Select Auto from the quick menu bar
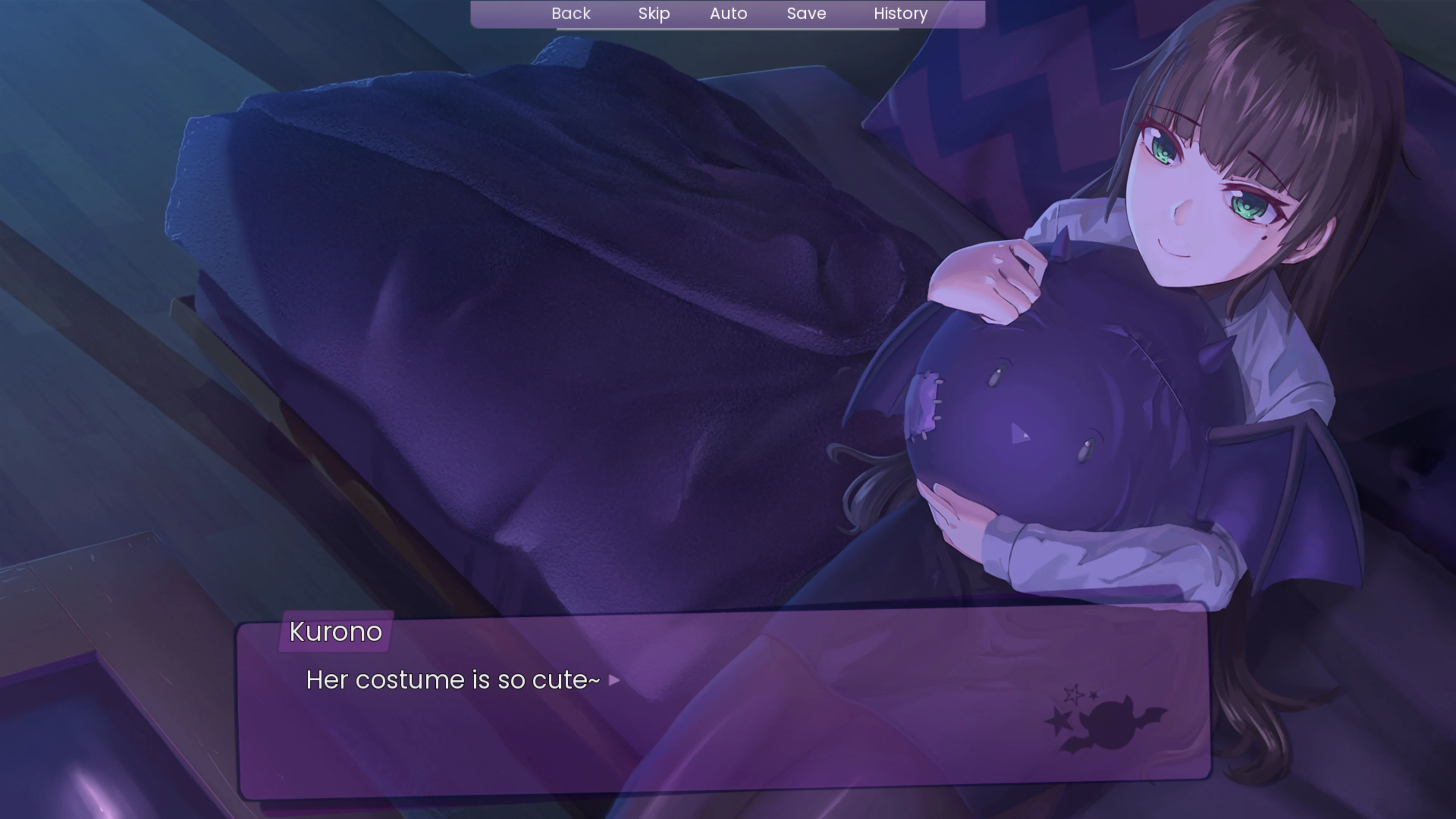Image resolution: width=1456 pixels, height=819 pixels. [728, 14]
